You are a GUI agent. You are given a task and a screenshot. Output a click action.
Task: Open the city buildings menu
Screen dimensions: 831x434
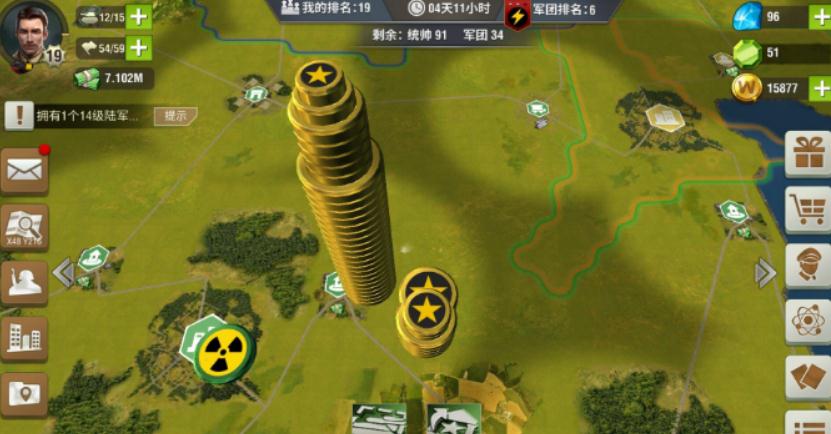24,337
